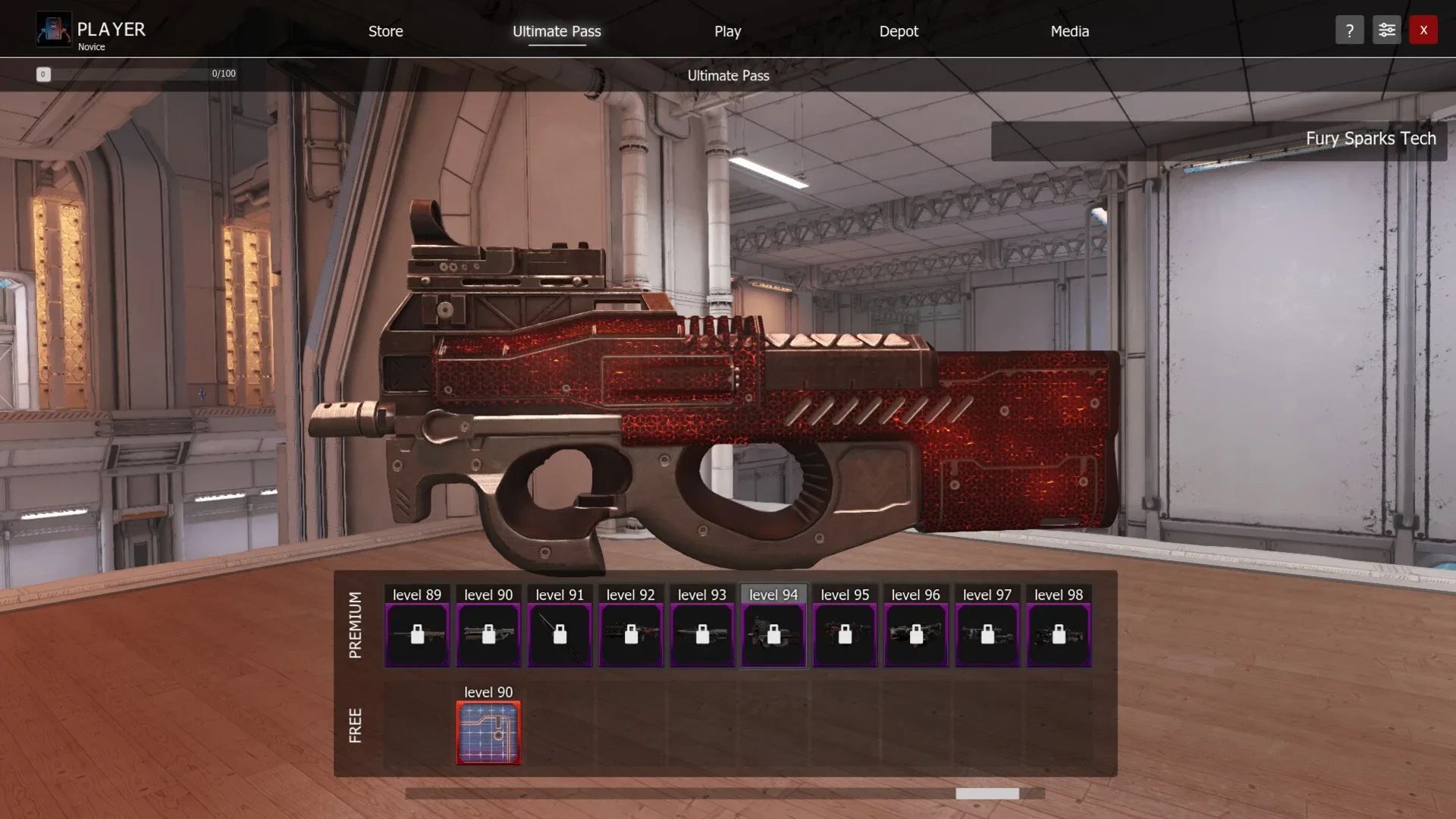Click the reward list scrollbar handle

point(987,792)
